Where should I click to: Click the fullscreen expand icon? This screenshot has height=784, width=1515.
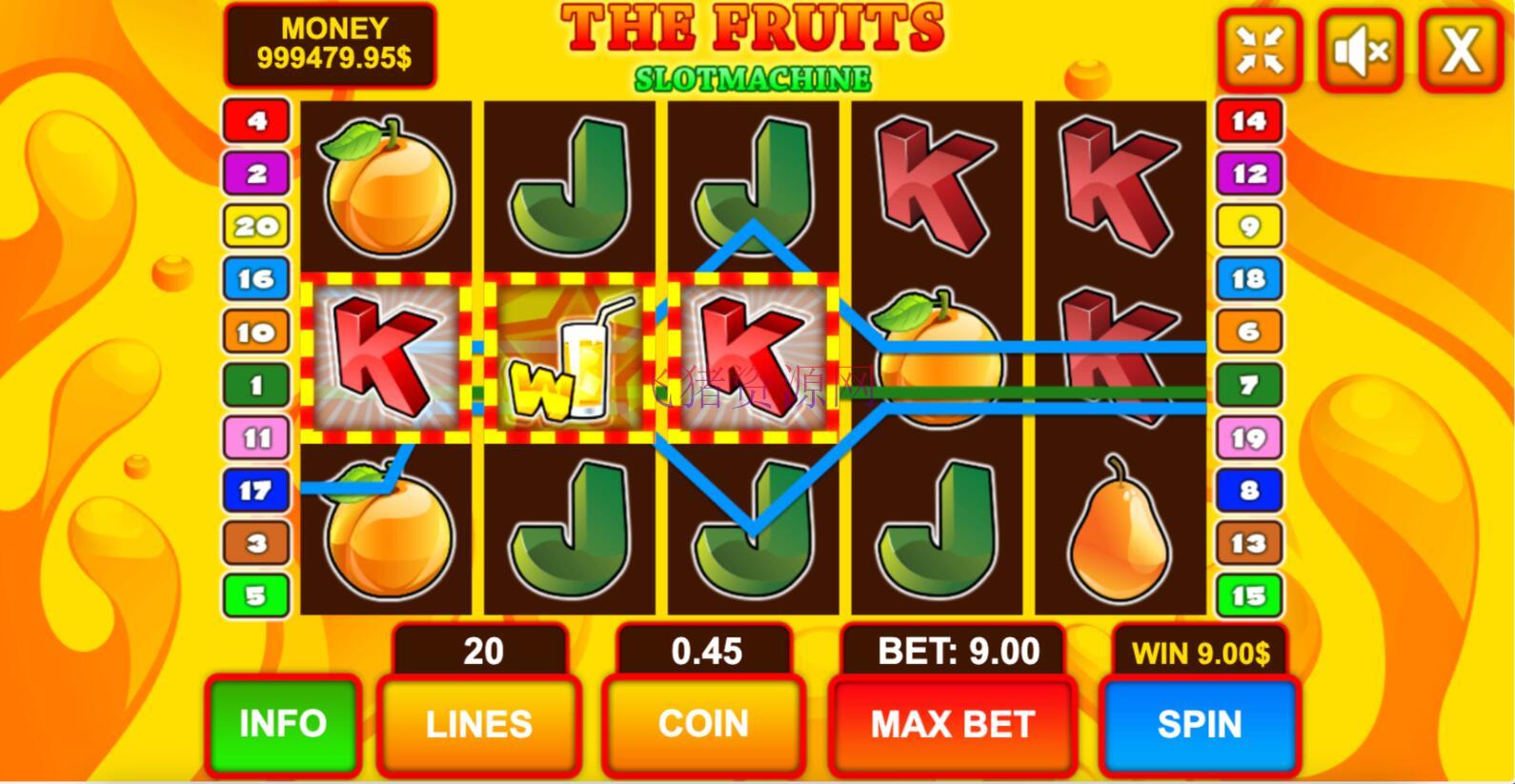tap(1261, 50)
